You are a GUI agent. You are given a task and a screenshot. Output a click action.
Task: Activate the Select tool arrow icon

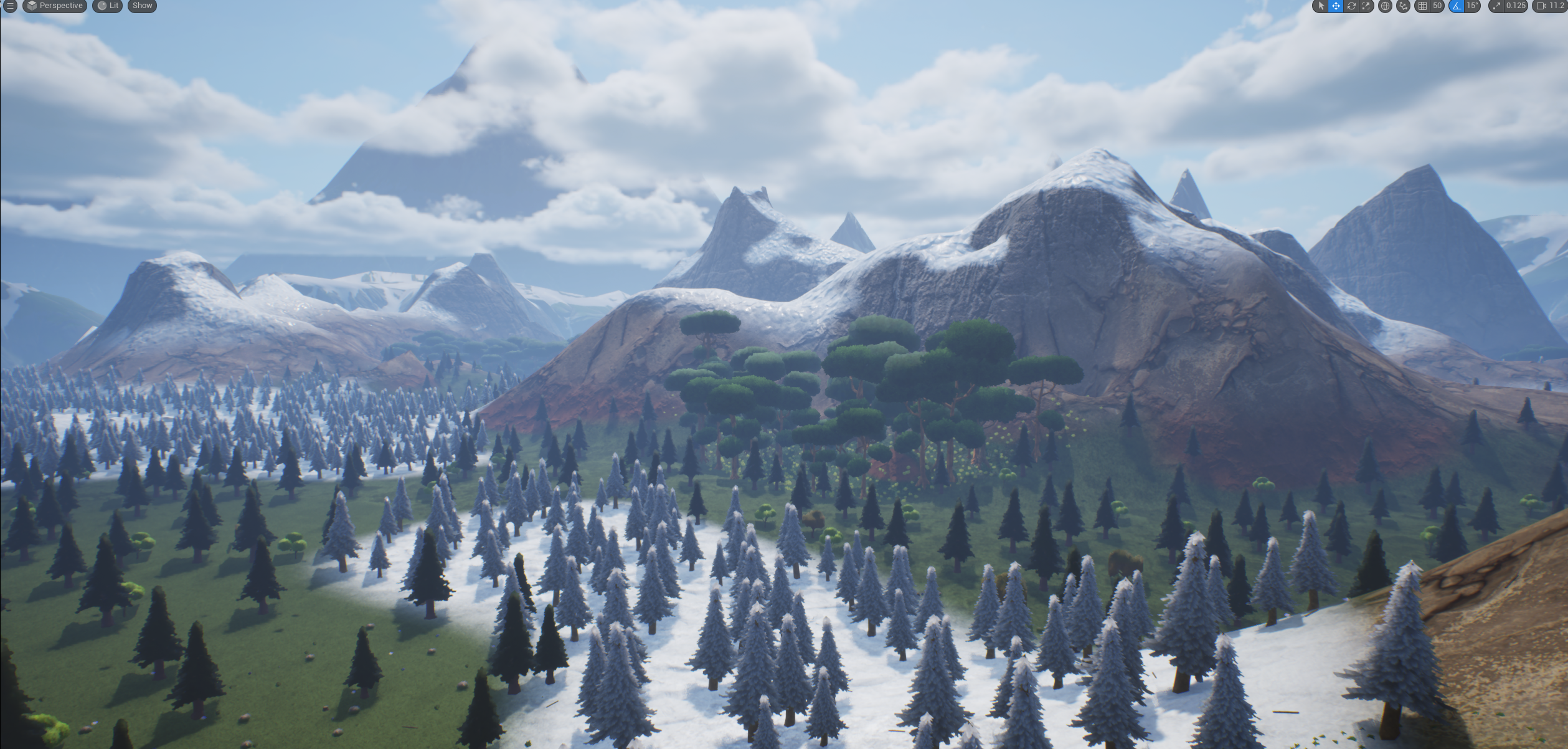click(1321, 6)
